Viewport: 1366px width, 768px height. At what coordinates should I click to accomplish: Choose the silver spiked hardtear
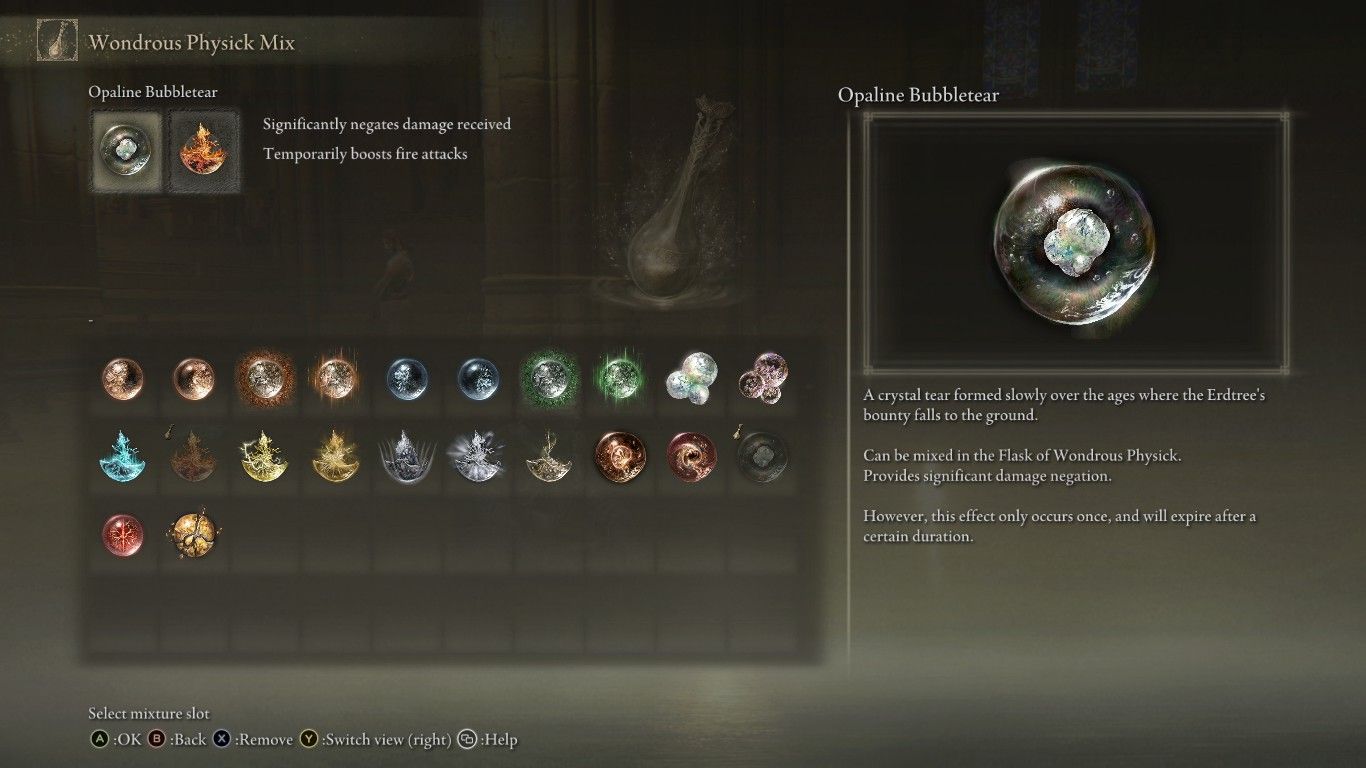point(408,455)
